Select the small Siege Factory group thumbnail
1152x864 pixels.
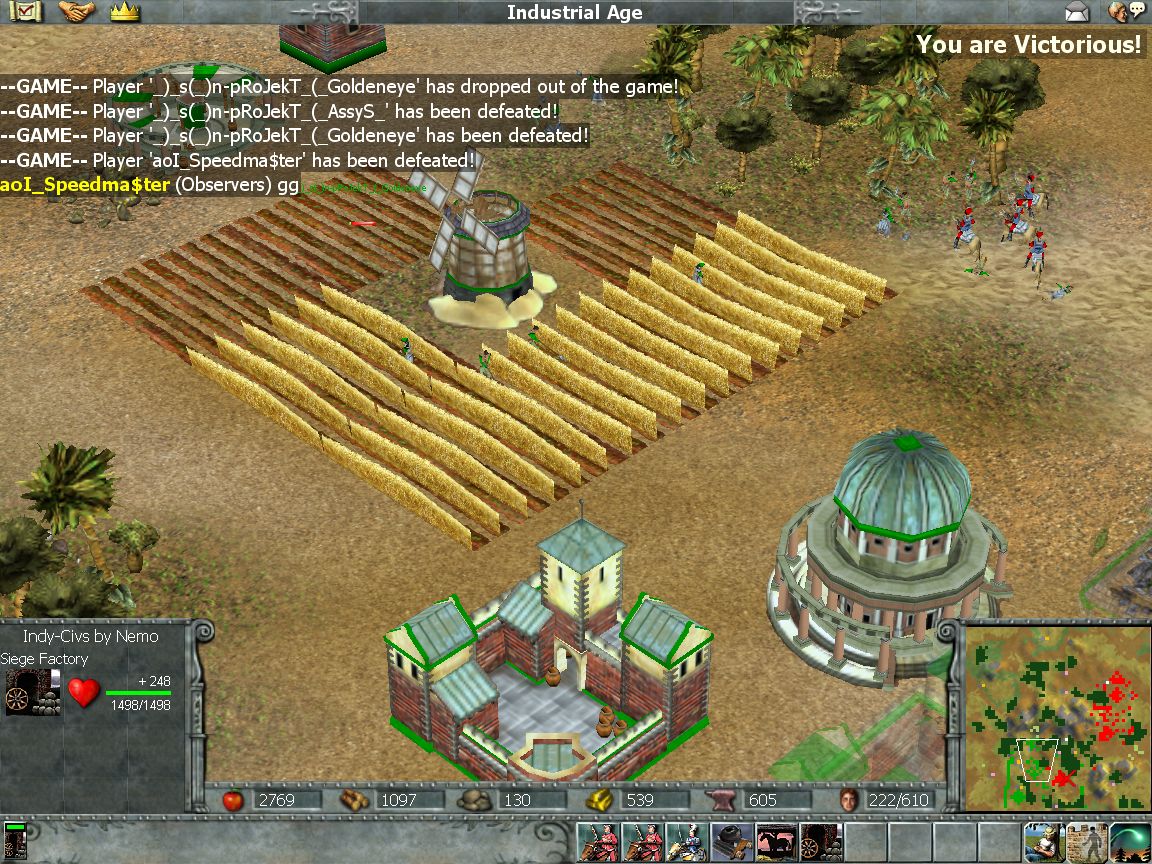pyautogui.click(x=15, y=842)
